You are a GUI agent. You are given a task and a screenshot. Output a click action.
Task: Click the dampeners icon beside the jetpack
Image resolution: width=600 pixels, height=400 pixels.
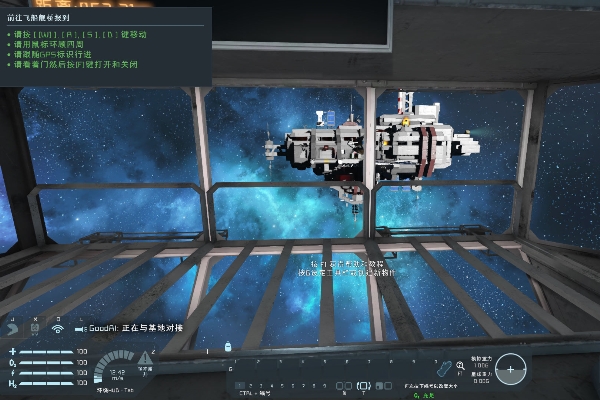coord(34,328)
